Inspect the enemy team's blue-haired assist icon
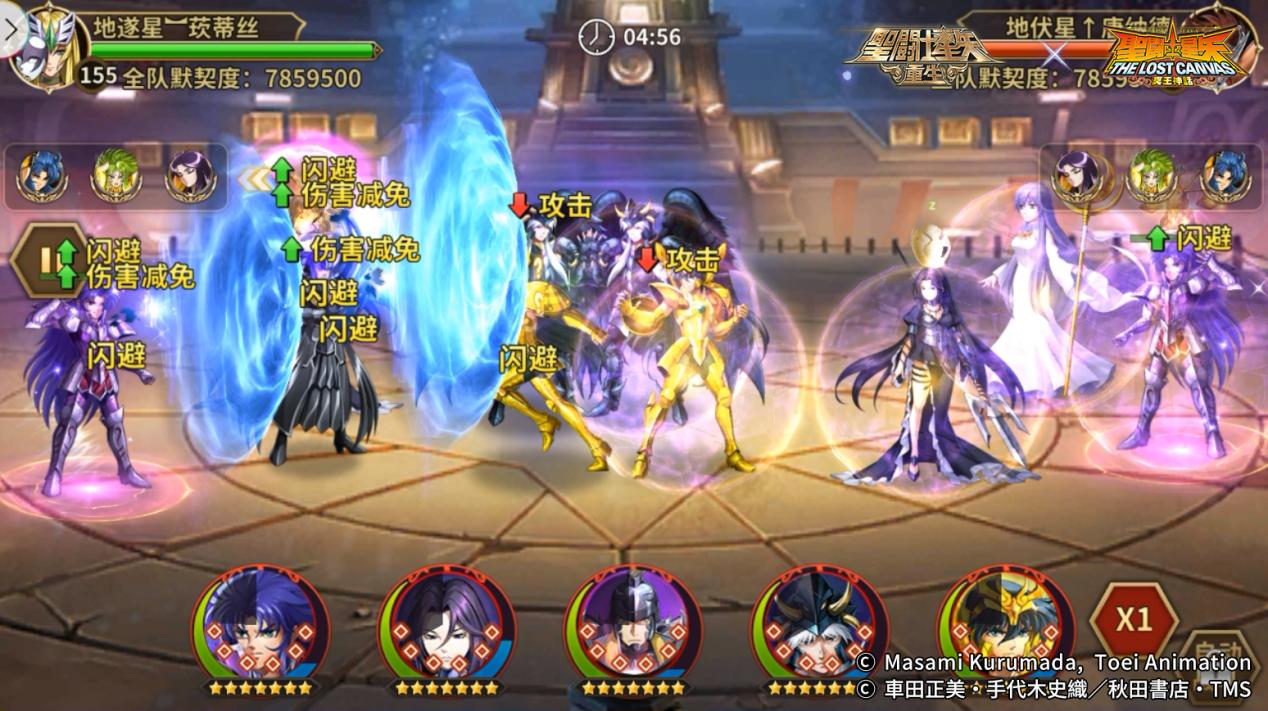The image size is (1268, 711). coord(1224,176)
